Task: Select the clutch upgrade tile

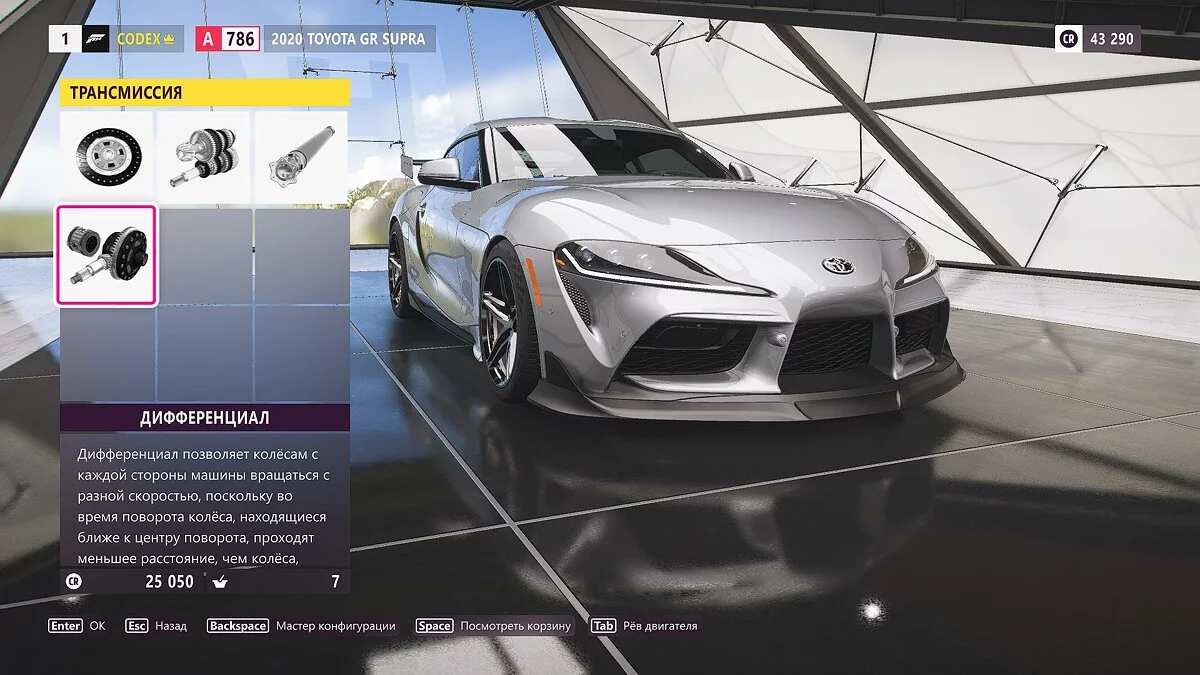Action: 107,155
